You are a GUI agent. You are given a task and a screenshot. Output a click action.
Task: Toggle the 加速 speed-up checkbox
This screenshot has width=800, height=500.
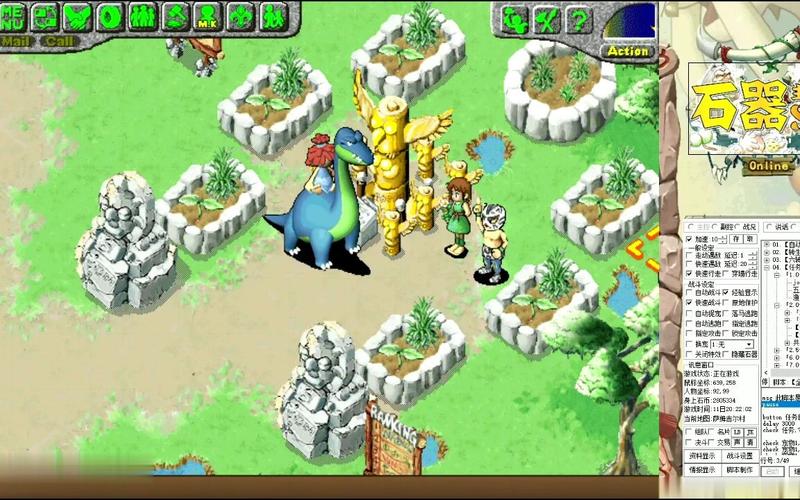click(x=690, y=240)
